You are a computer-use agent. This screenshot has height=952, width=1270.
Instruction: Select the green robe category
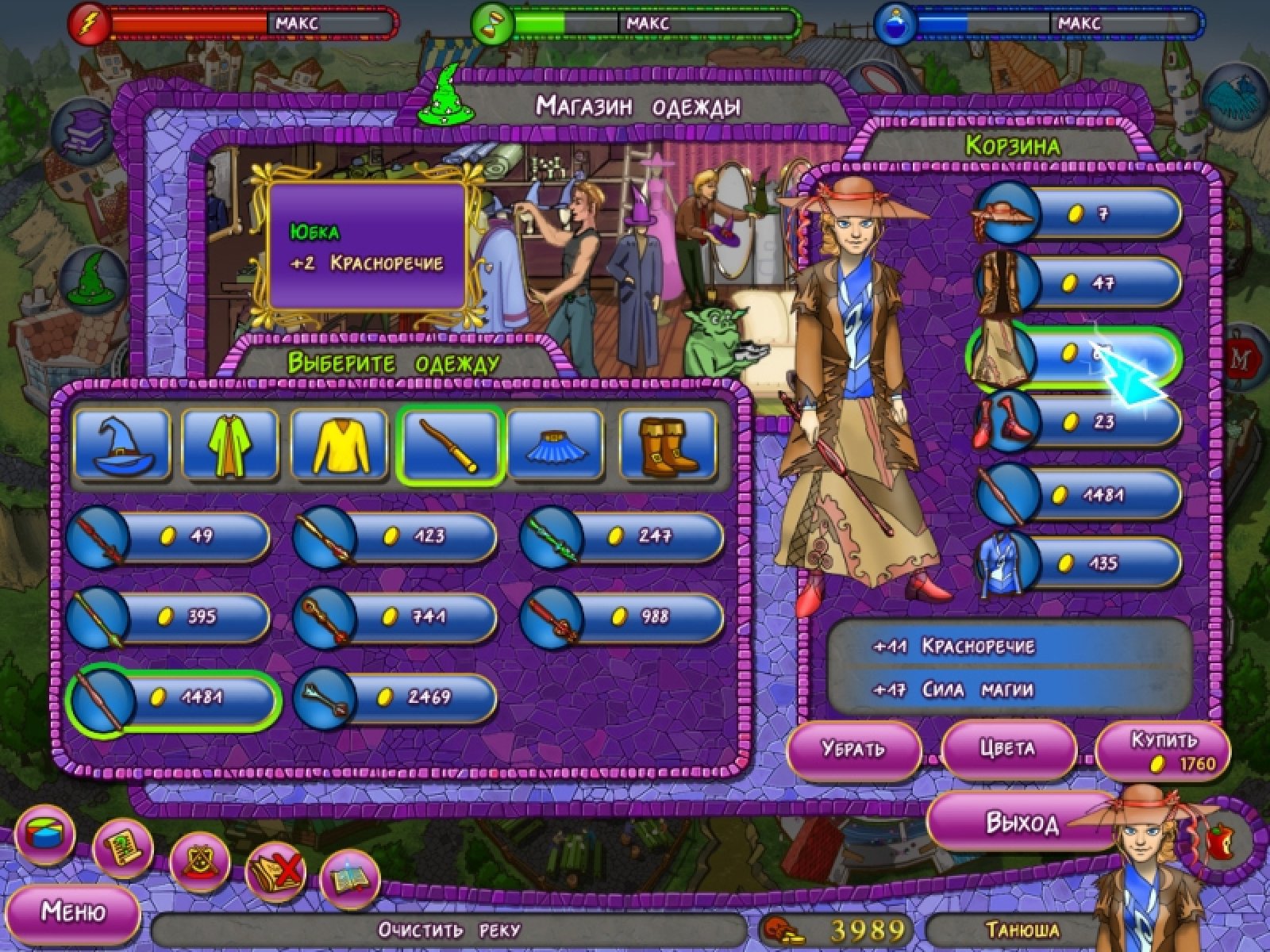coord(230,445)
